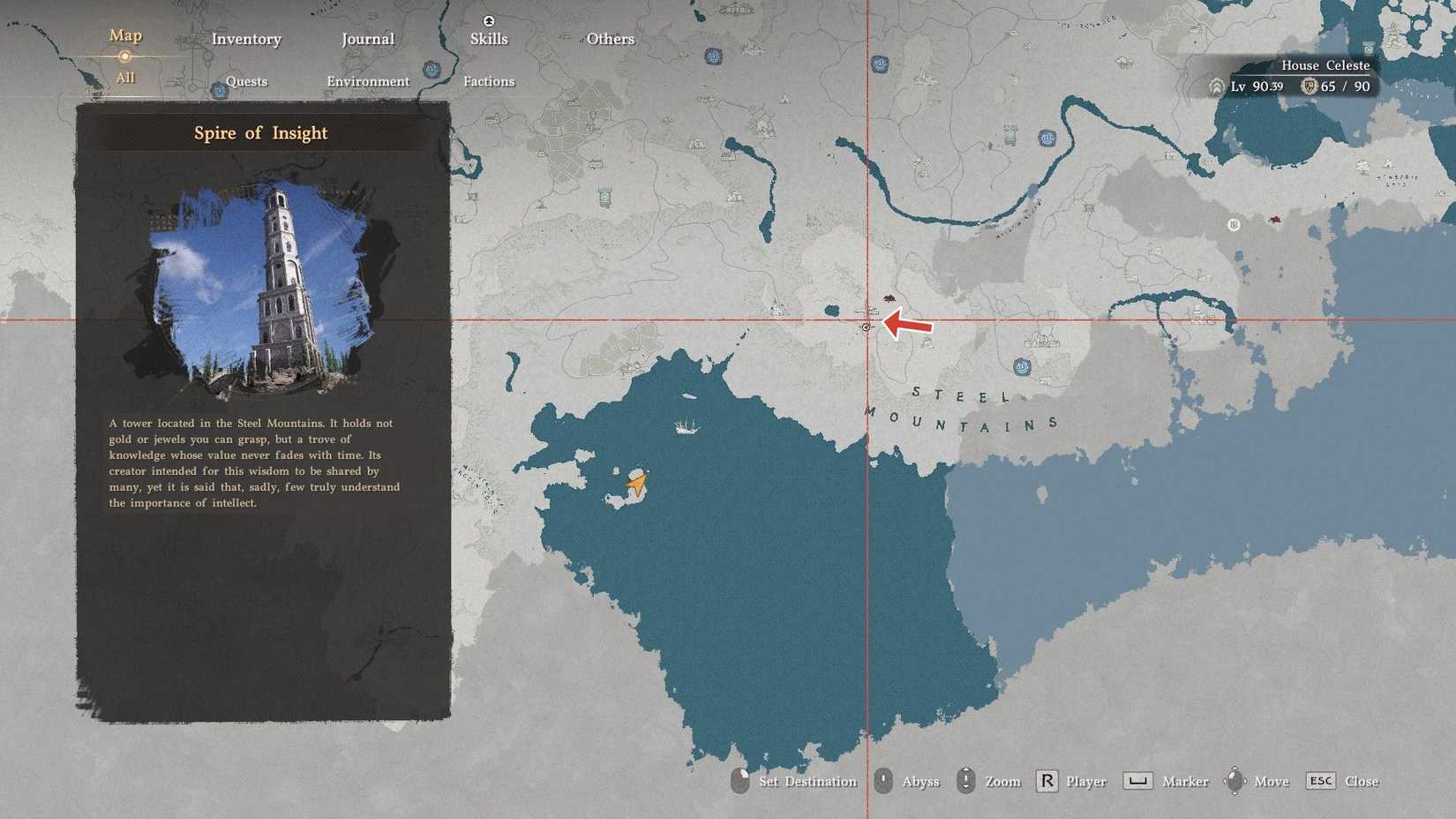The width and height of the screenshot is (1456, 819).
Task: Open the Factions submenu
Action: 489,81
